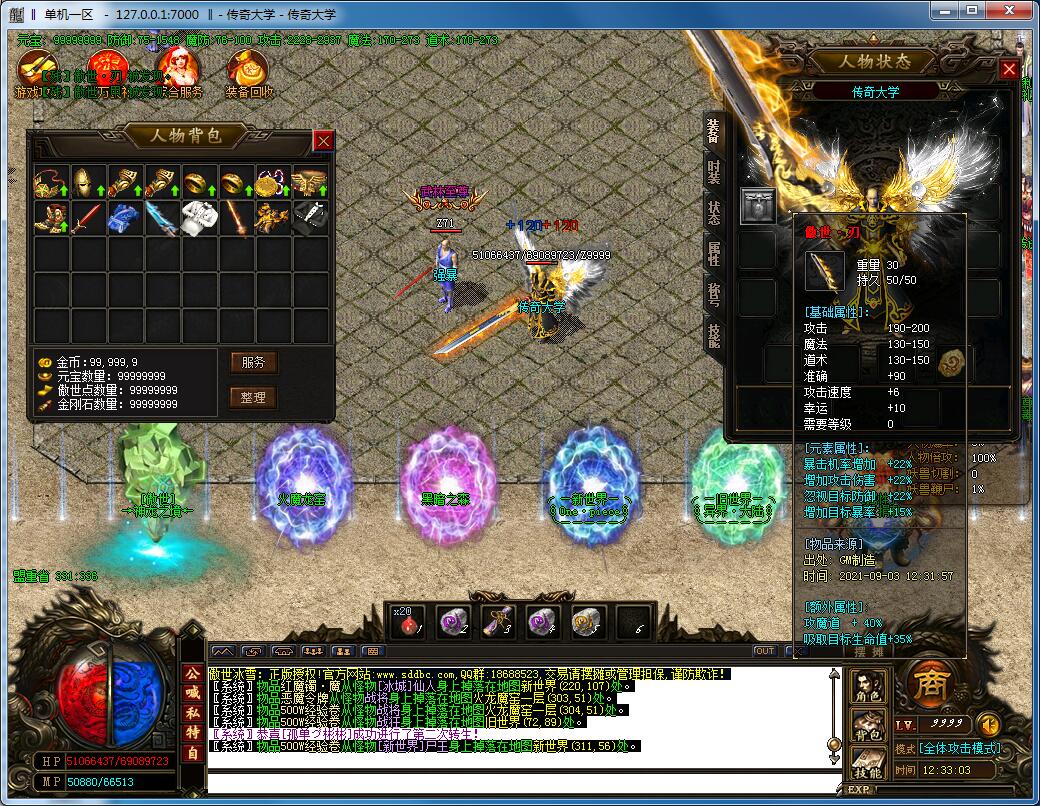
Task: Sort the bag with the 整理 button
Action: tap(253, 397)
